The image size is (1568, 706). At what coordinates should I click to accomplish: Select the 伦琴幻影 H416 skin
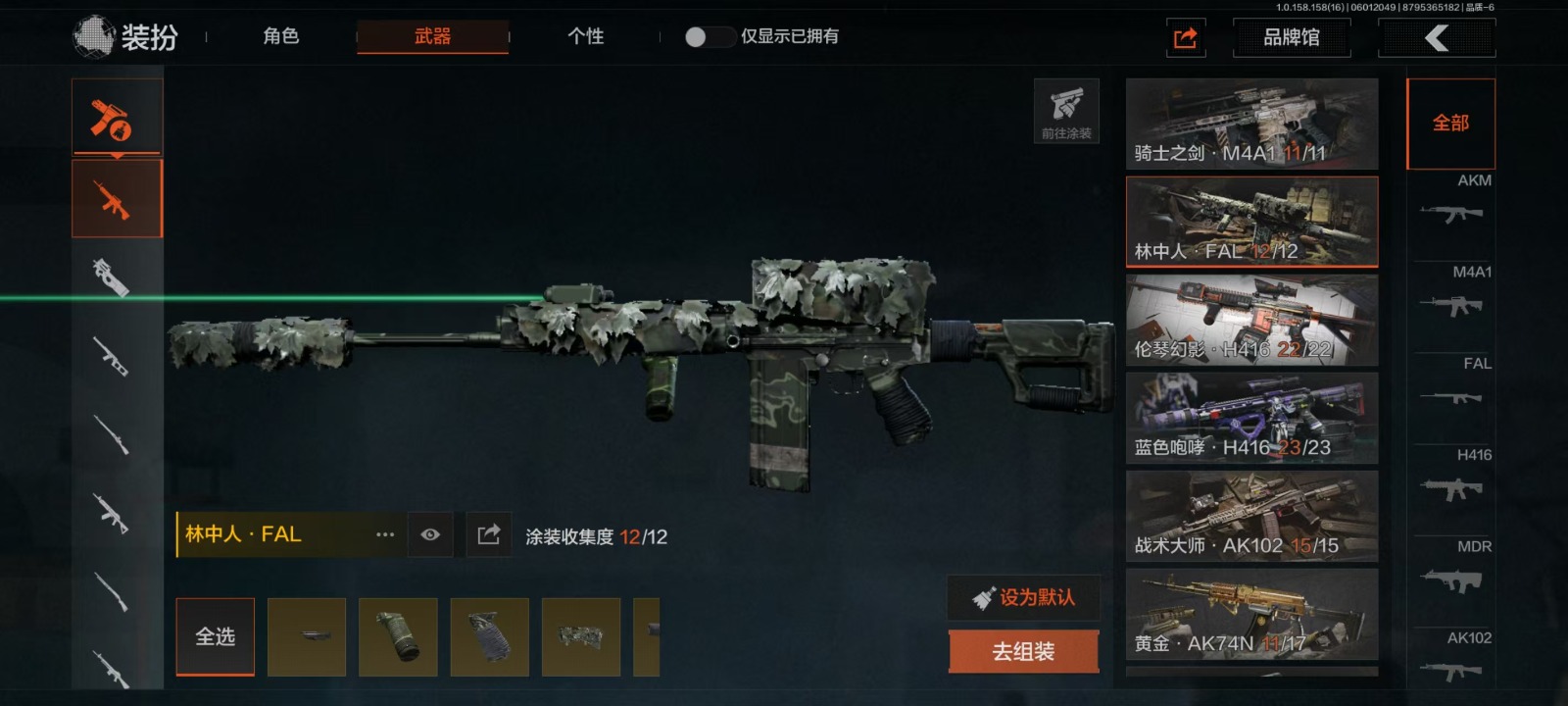(x=1251, y=320)
